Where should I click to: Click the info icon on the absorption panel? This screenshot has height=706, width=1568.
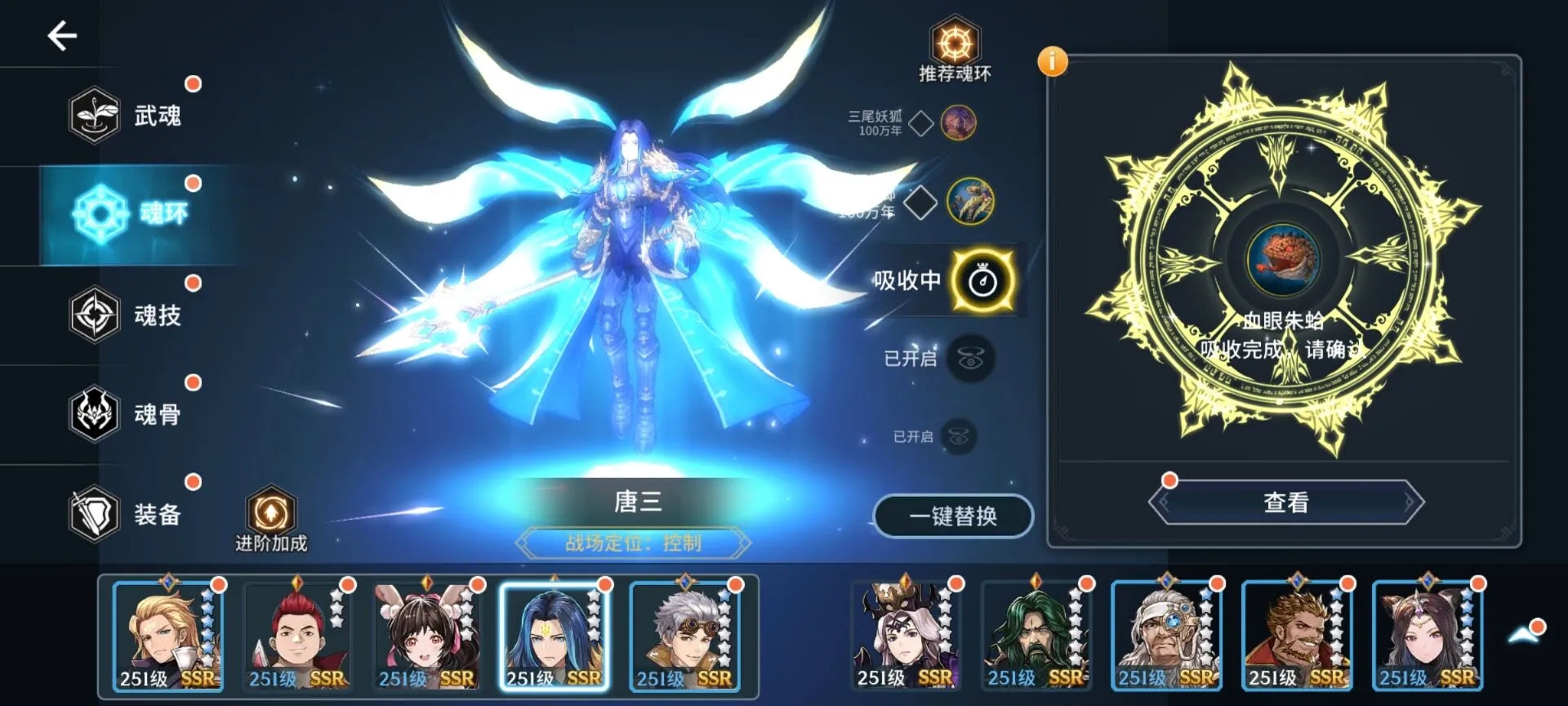1053,60
